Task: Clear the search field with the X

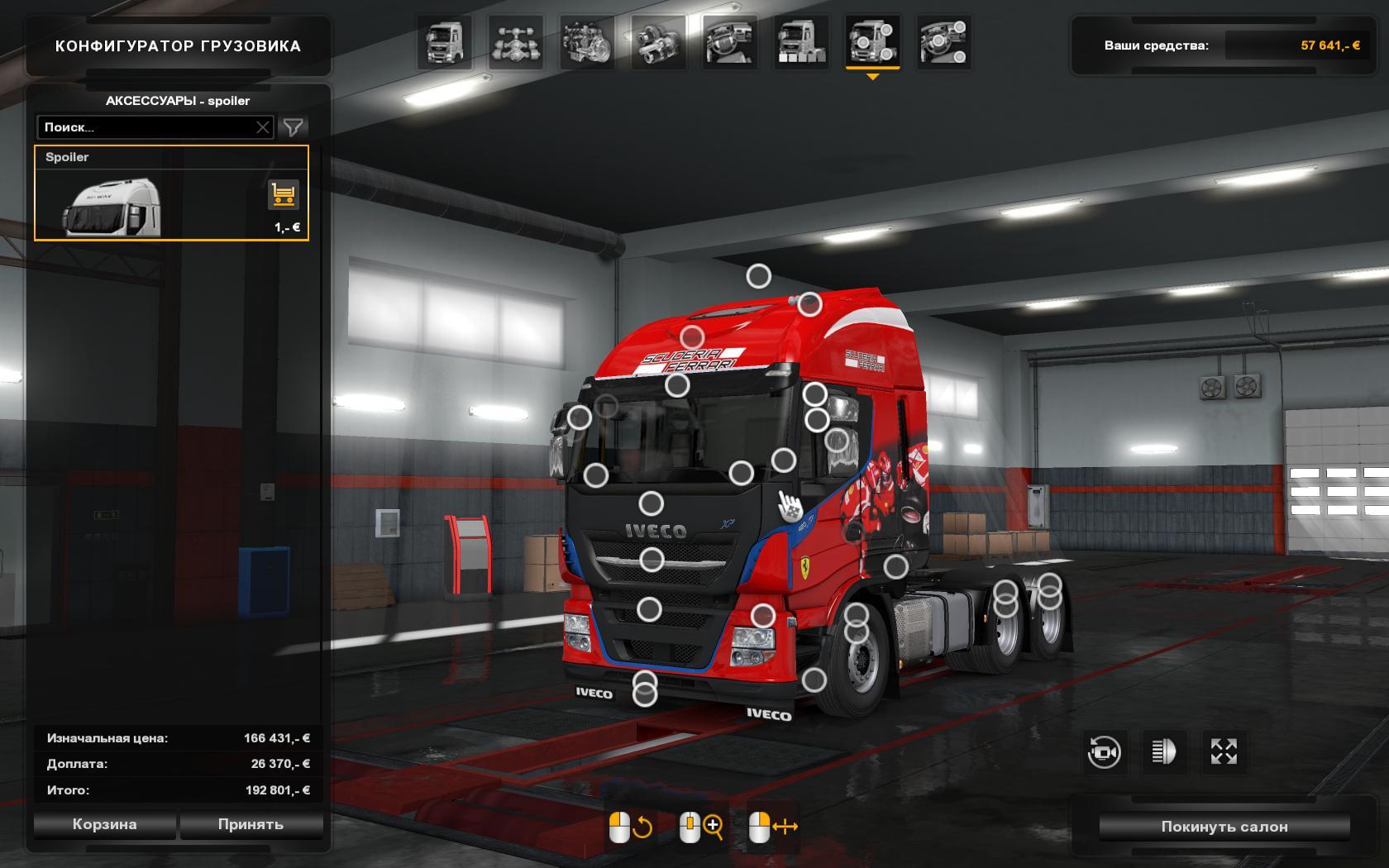Action: (x=263, y=127)
